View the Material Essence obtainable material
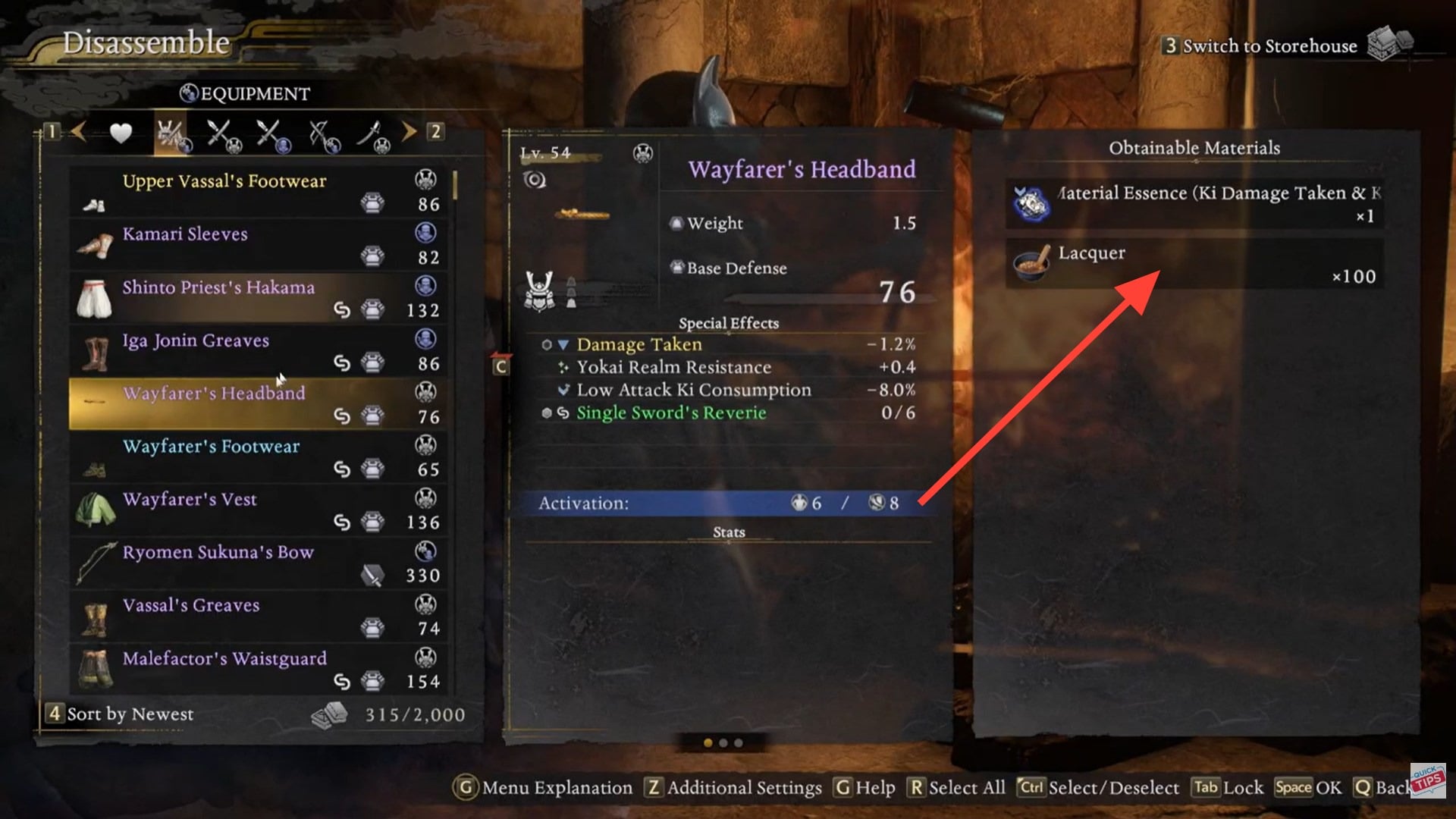The width and height of the screenshot is (1456, 819). pyautogui.click(x=1195, y=203)
